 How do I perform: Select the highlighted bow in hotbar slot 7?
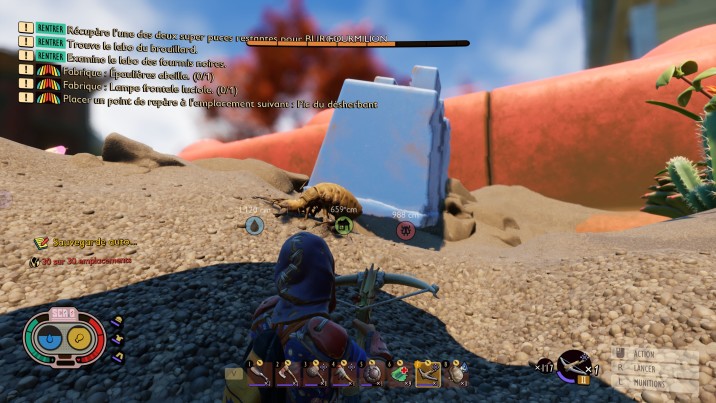tap(428, 373)
